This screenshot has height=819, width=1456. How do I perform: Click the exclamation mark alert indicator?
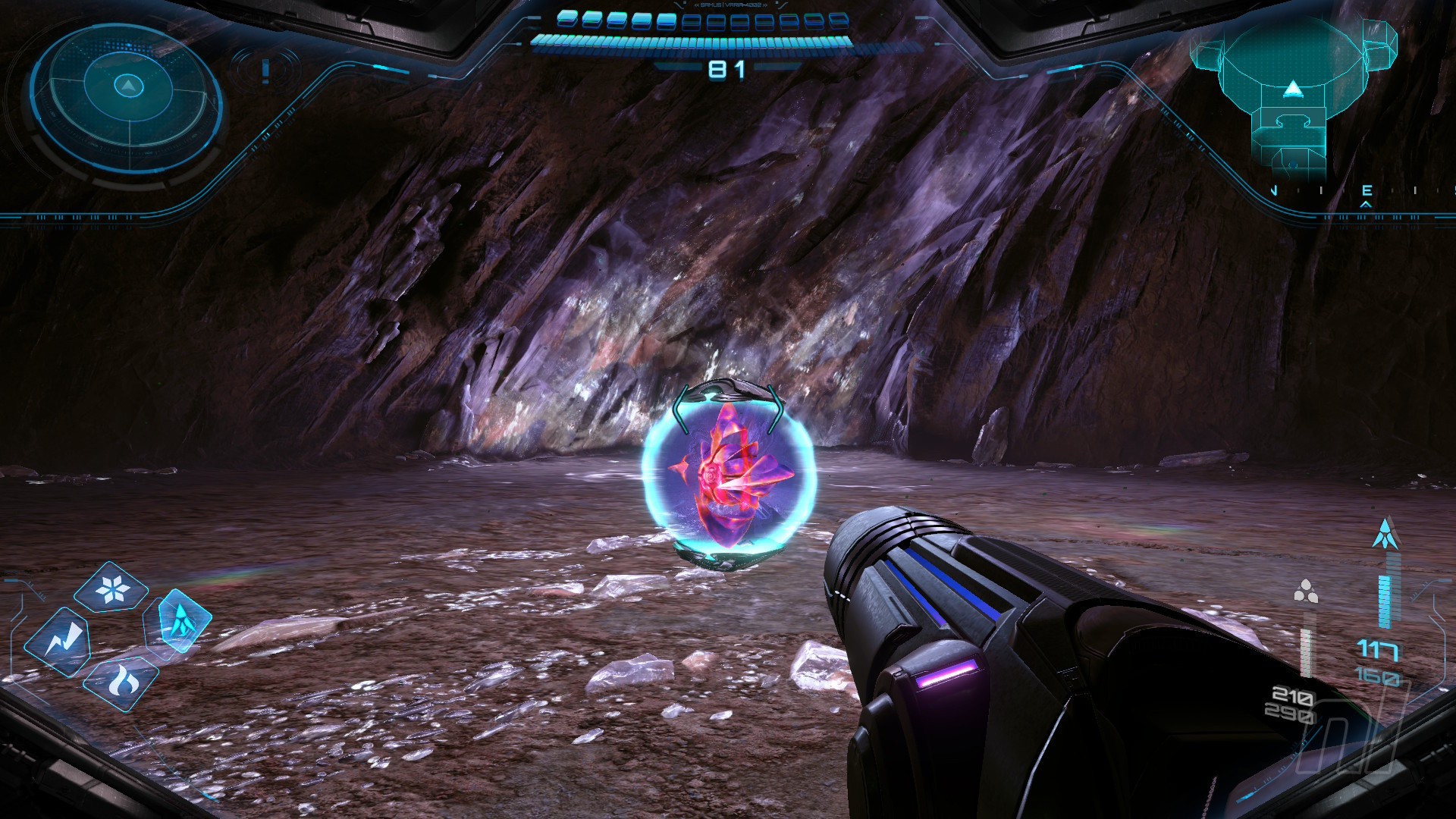[265, 71]
